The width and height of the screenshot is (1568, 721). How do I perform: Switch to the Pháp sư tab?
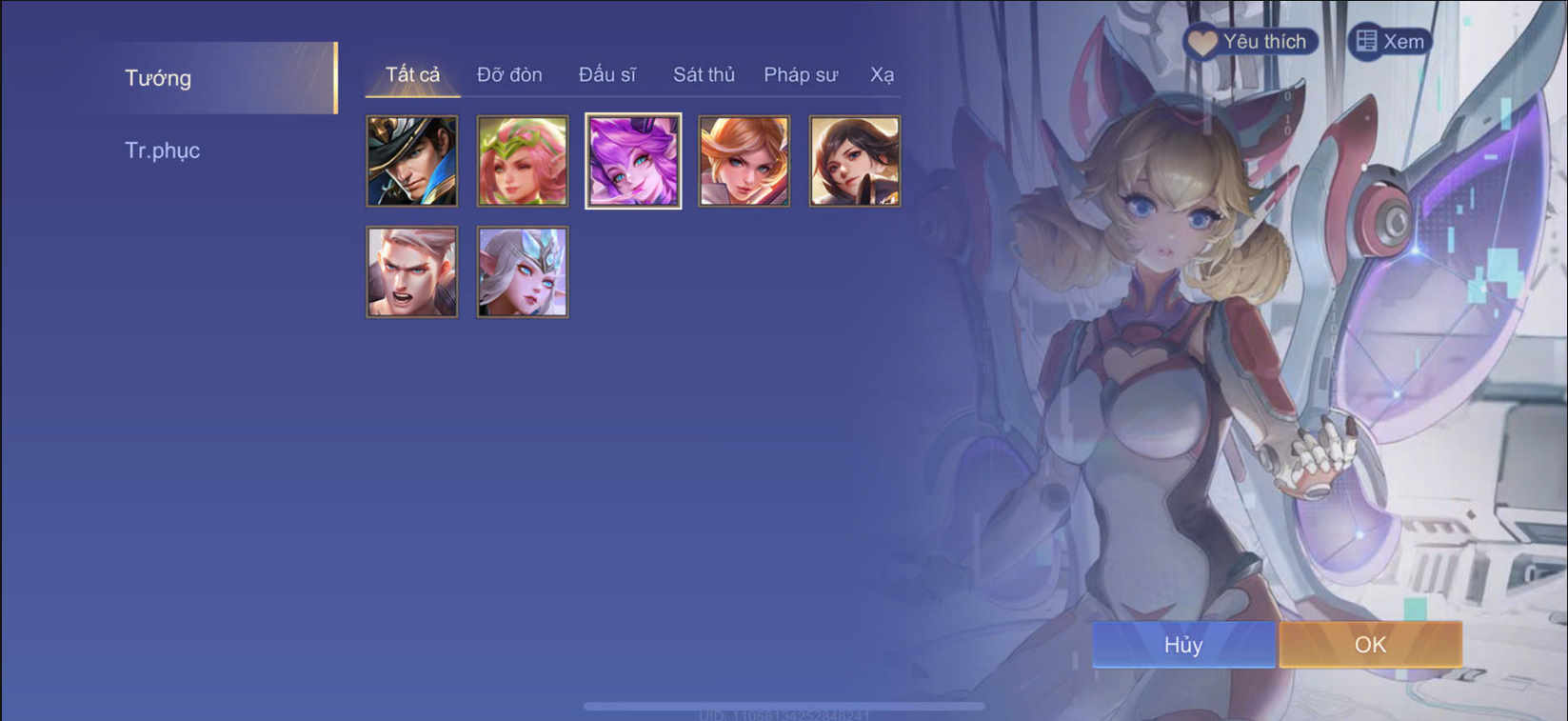[x=801, y=74]
